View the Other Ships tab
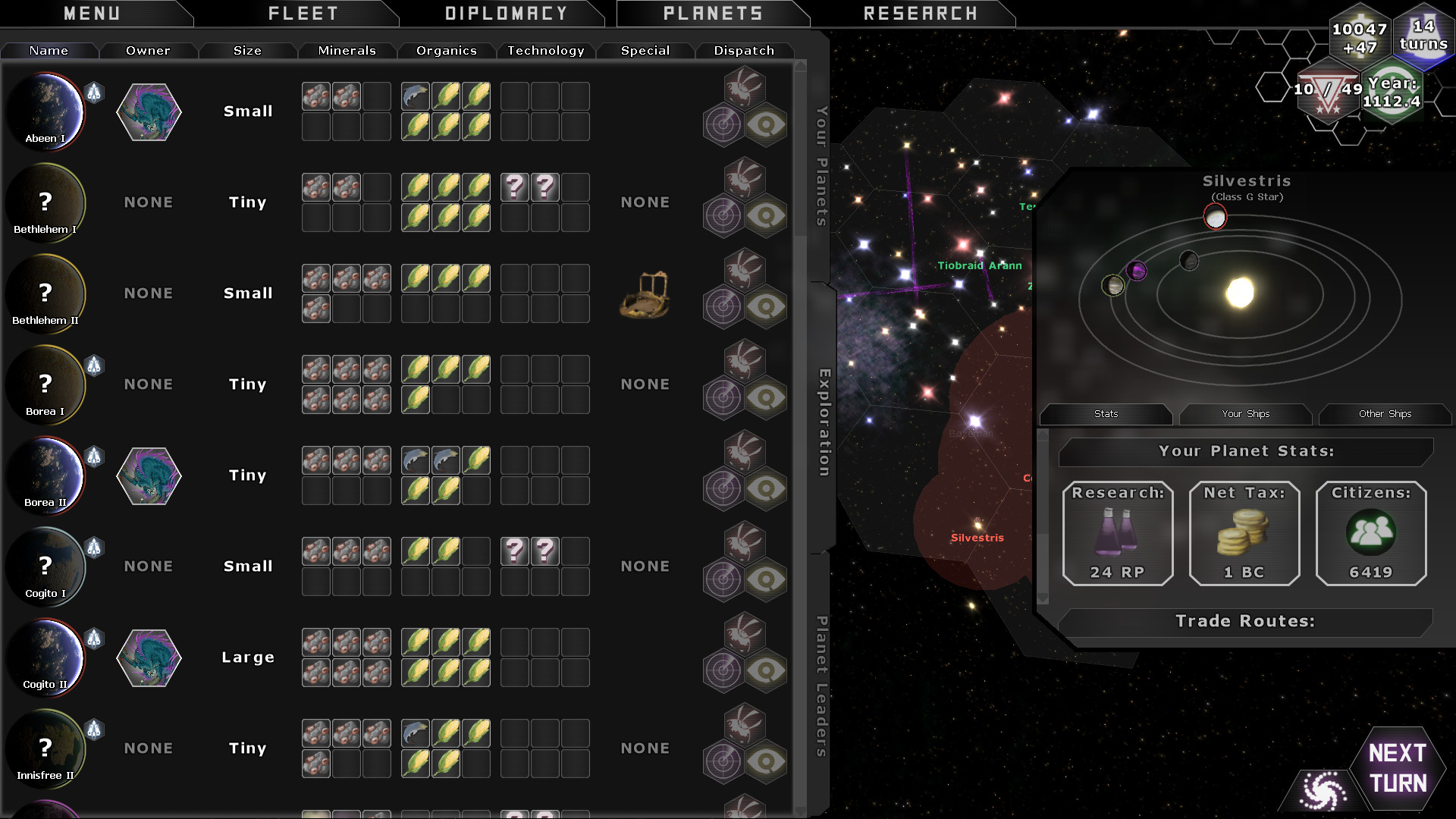 click(1385, 414)
